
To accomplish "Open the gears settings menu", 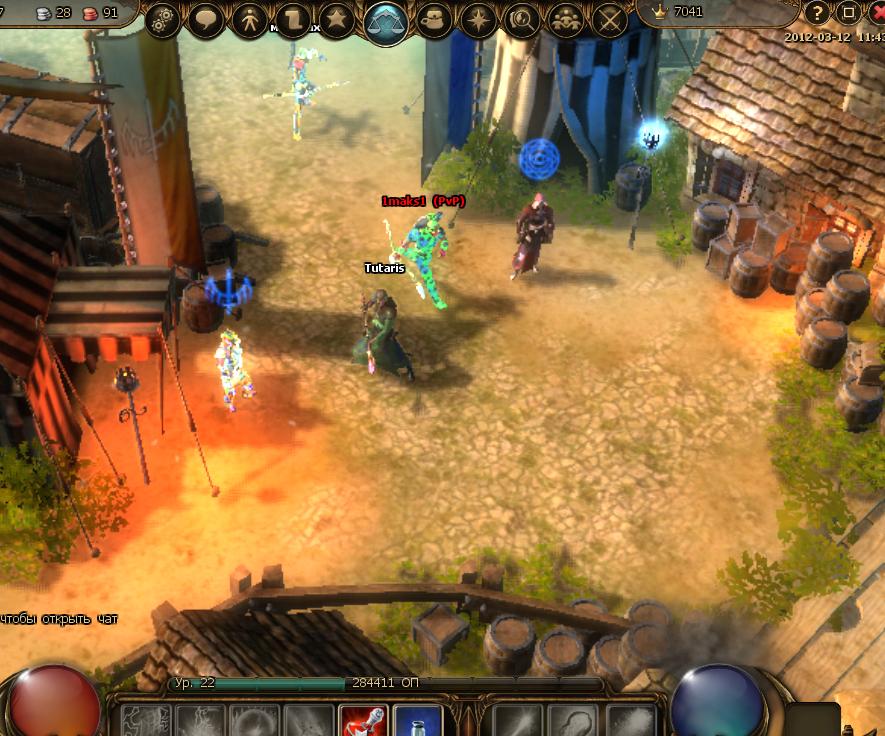I will click(x=163, y=20).
